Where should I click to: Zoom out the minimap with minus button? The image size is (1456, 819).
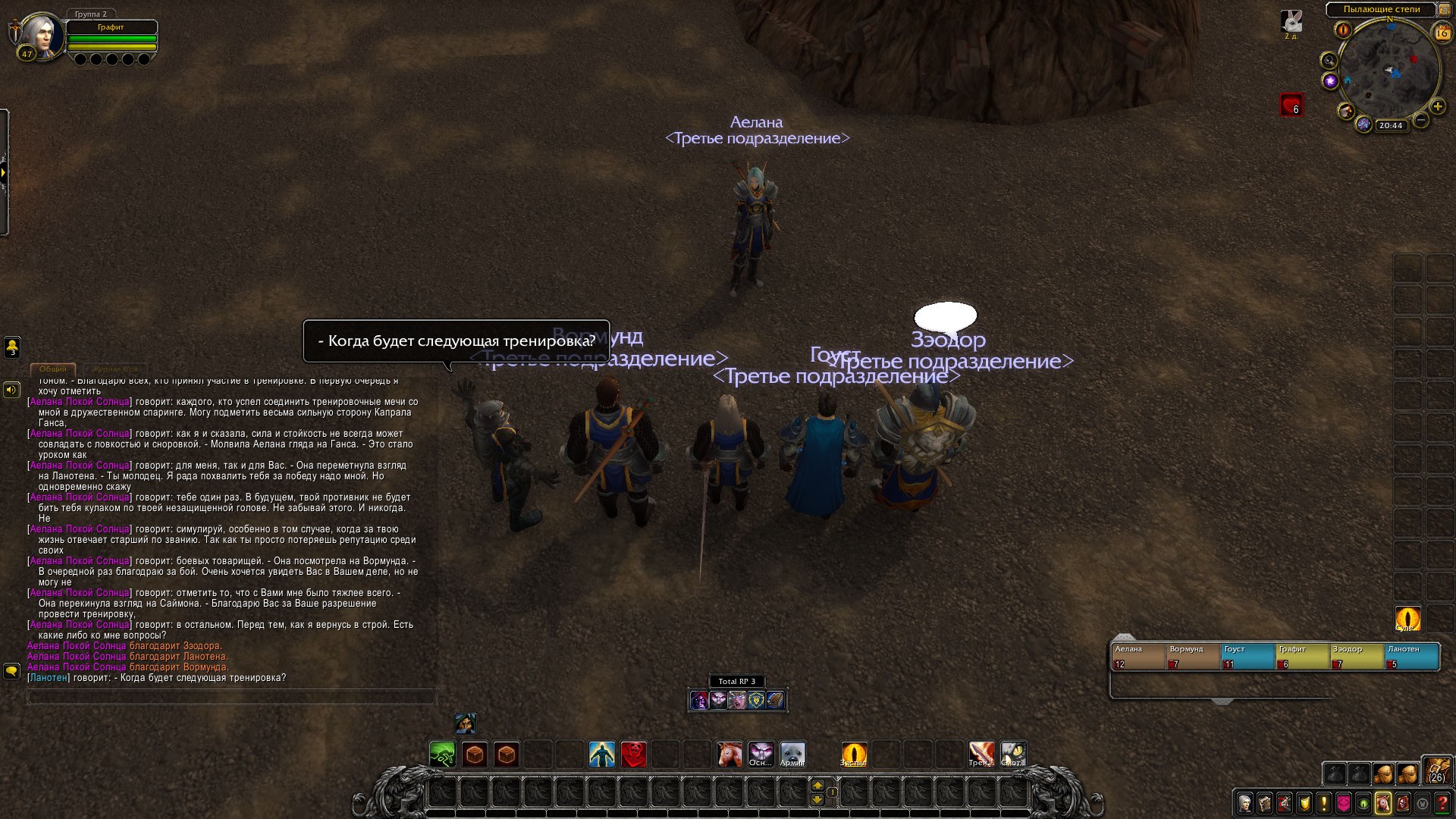pos(1421,120)
